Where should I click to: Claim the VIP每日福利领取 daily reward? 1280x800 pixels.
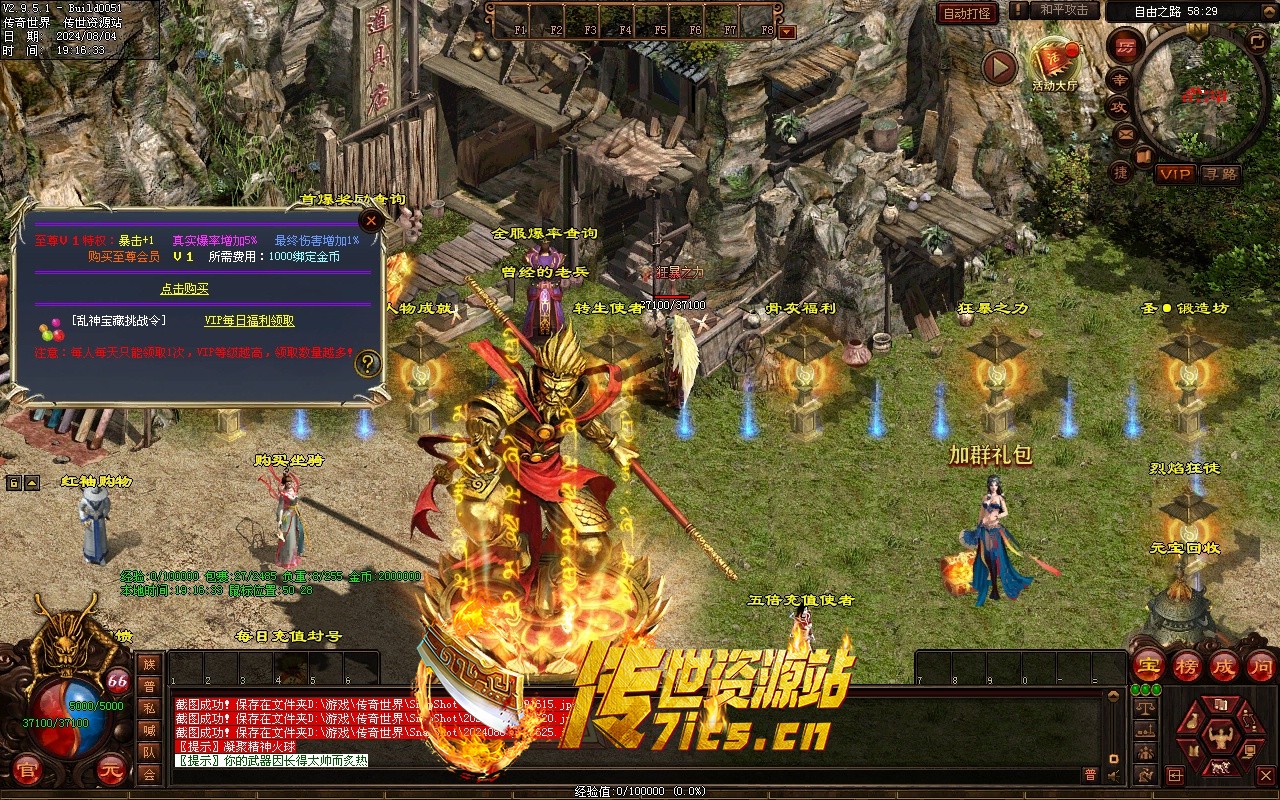[x=249, y=321]
